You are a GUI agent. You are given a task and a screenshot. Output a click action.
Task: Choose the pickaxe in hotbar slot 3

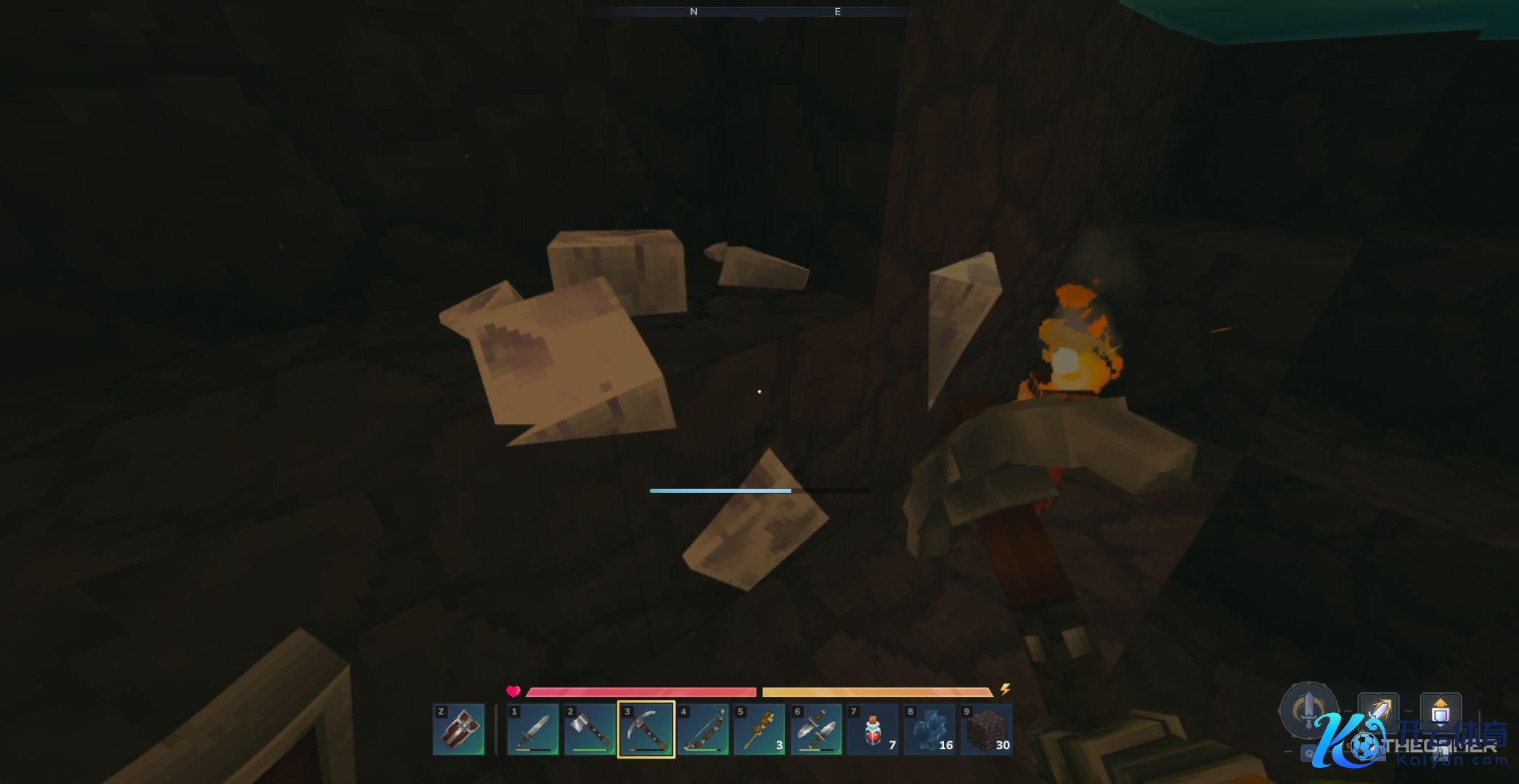(646, 730)
